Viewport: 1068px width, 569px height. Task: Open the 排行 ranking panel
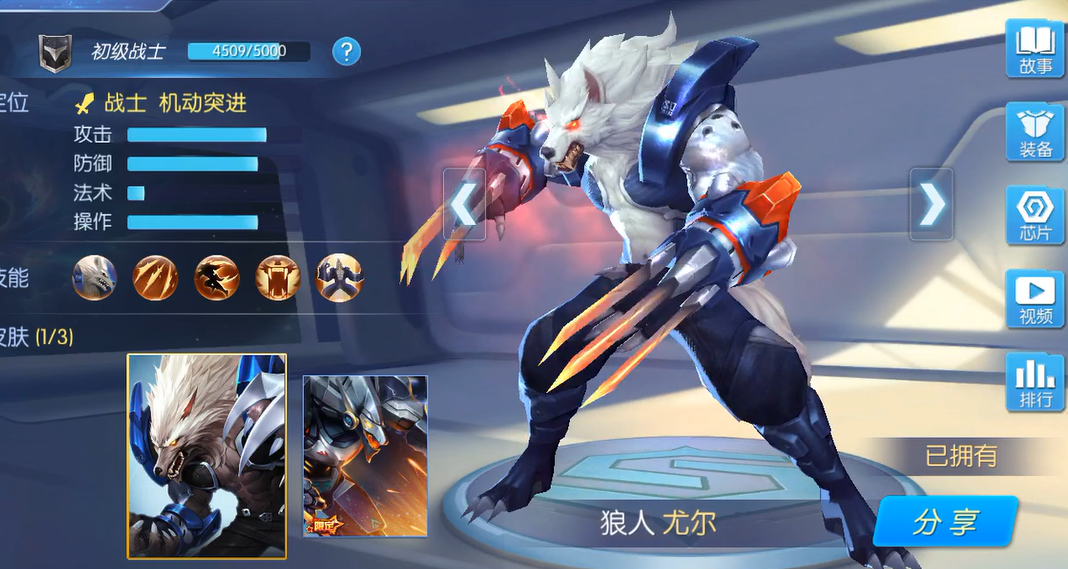click(1035, 382)
